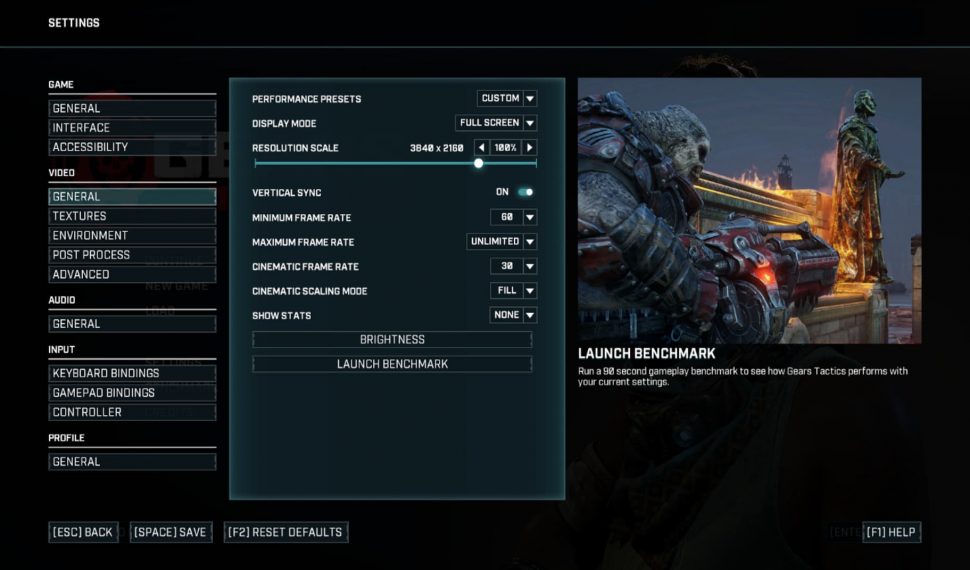Change the Maximum Frame Rate dropdown
The image size is (970, 570).
(502, 242)
